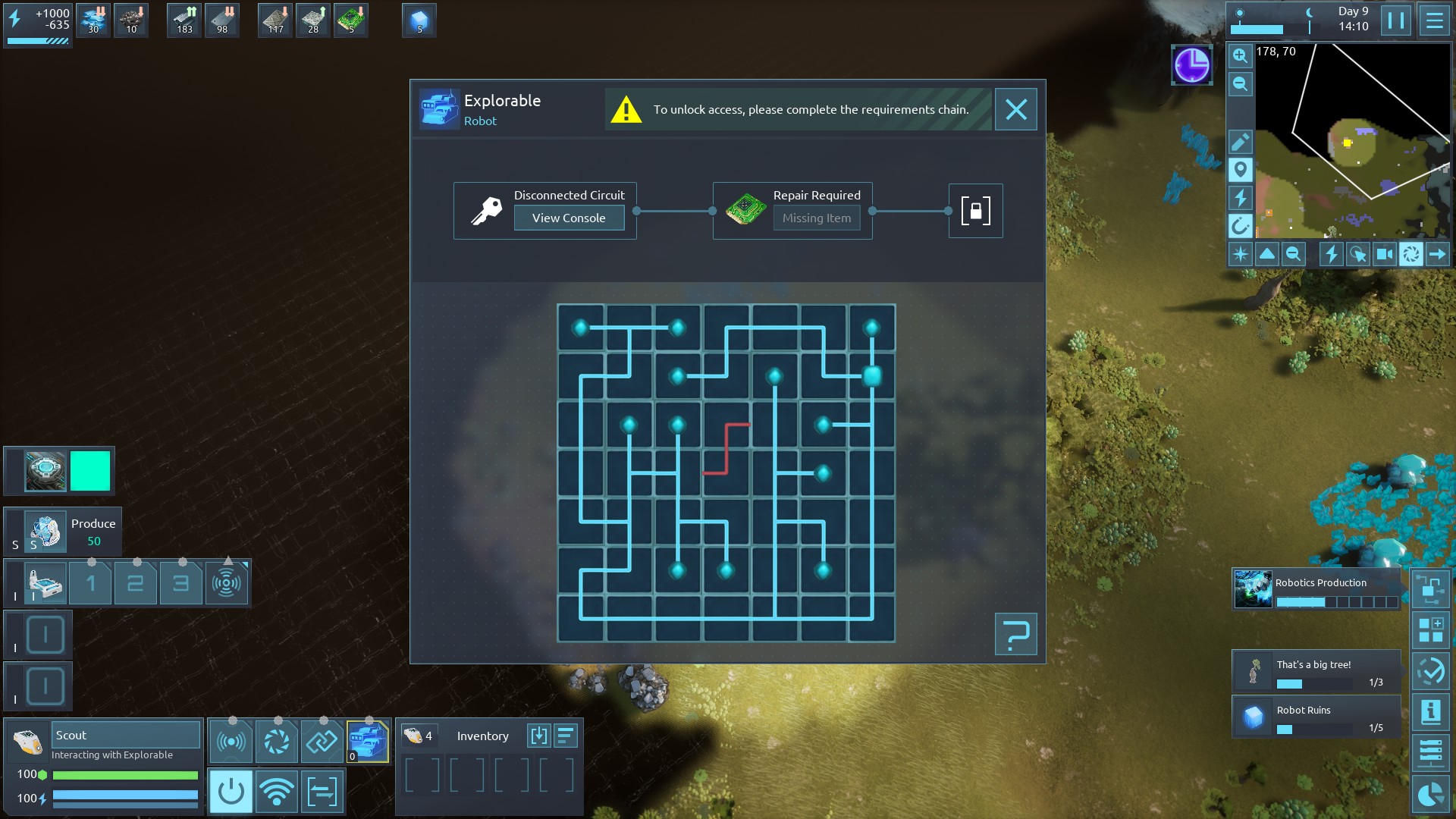Zoom out the minimap
This screenshot has width=1456, height=819.
tap(1240, 84)
